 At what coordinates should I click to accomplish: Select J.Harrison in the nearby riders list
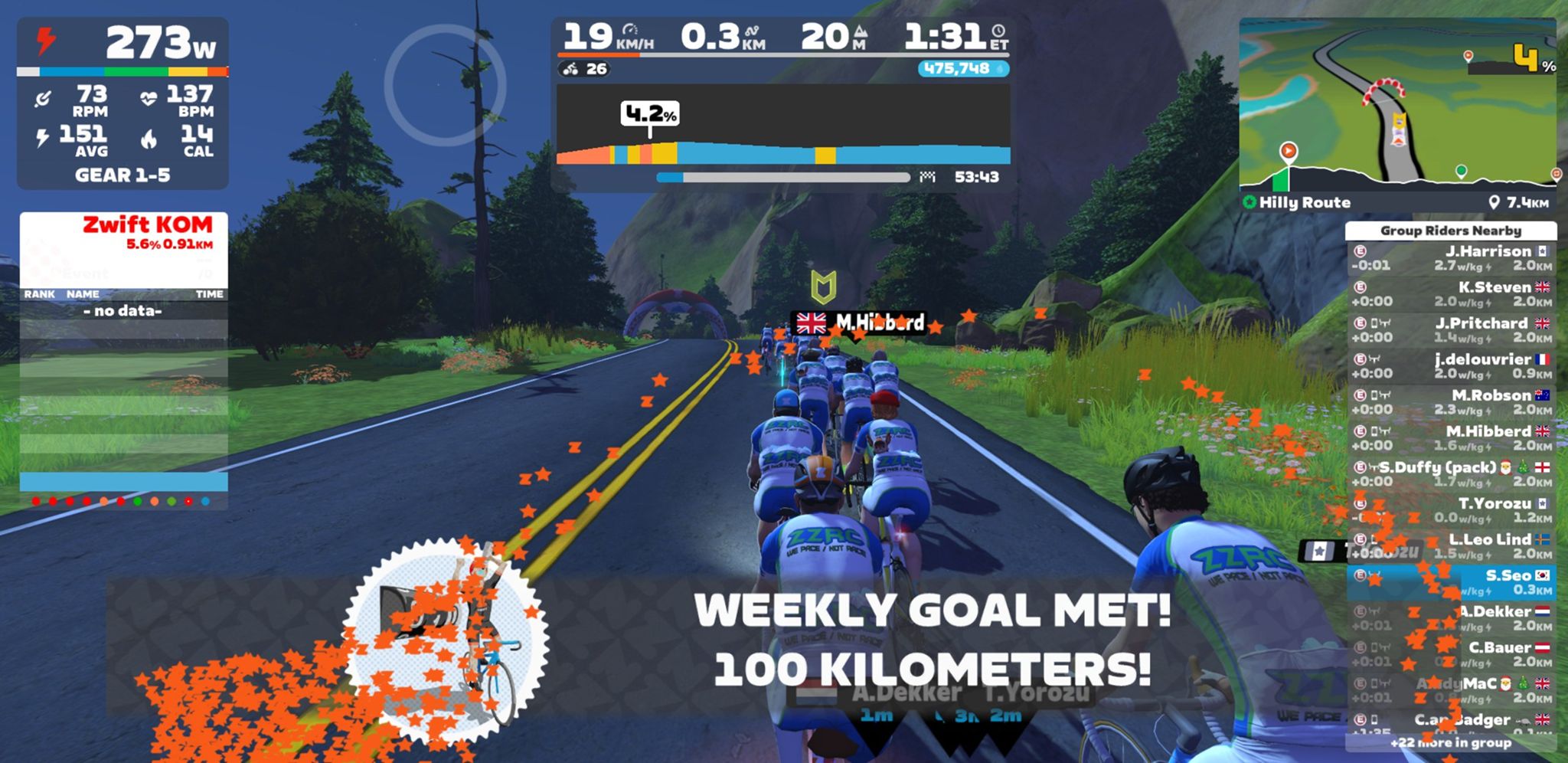coord(1451,258)
